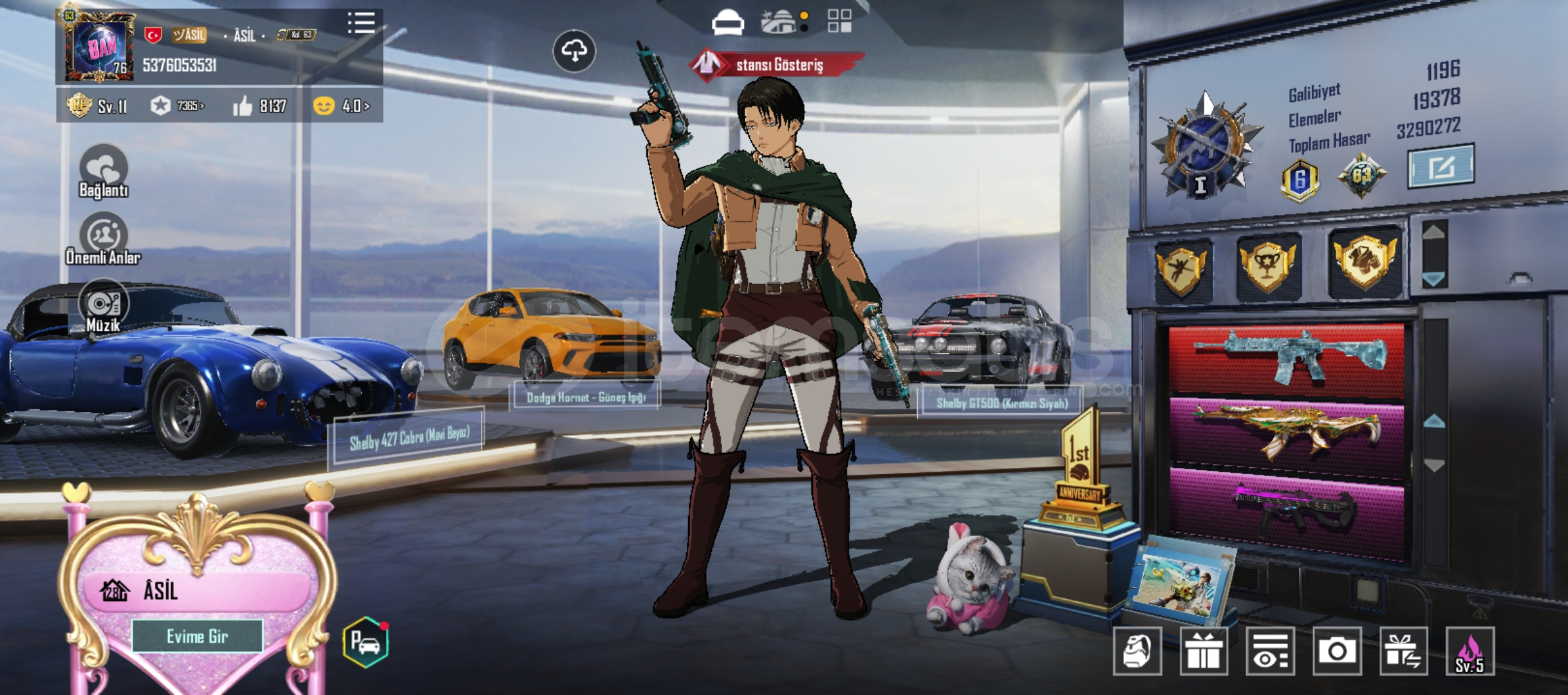Open the gift box button
1568x695 pixels.
pos(1204,651)
